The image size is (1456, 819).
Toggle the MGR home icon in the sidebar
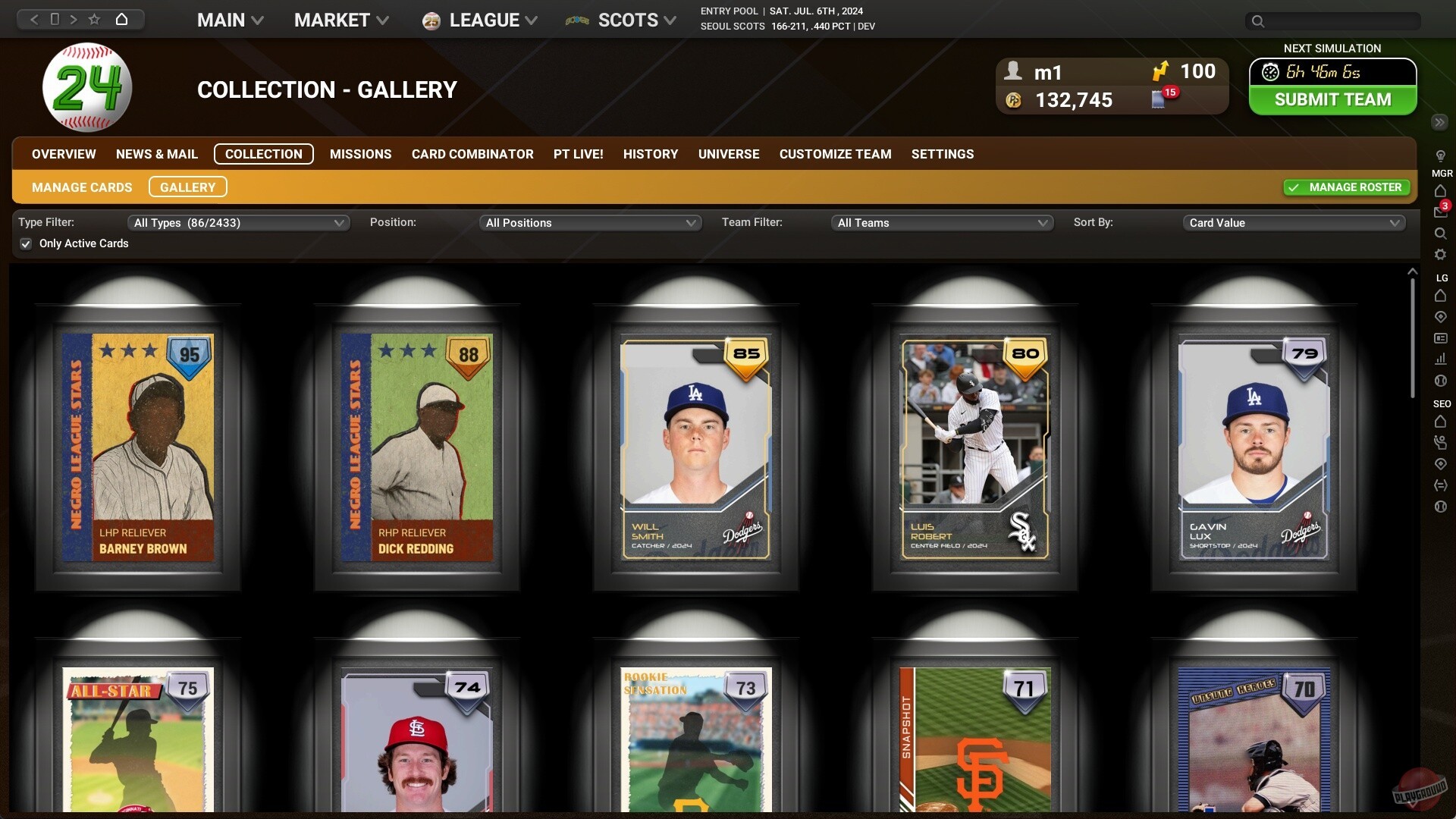point(1440,191)
